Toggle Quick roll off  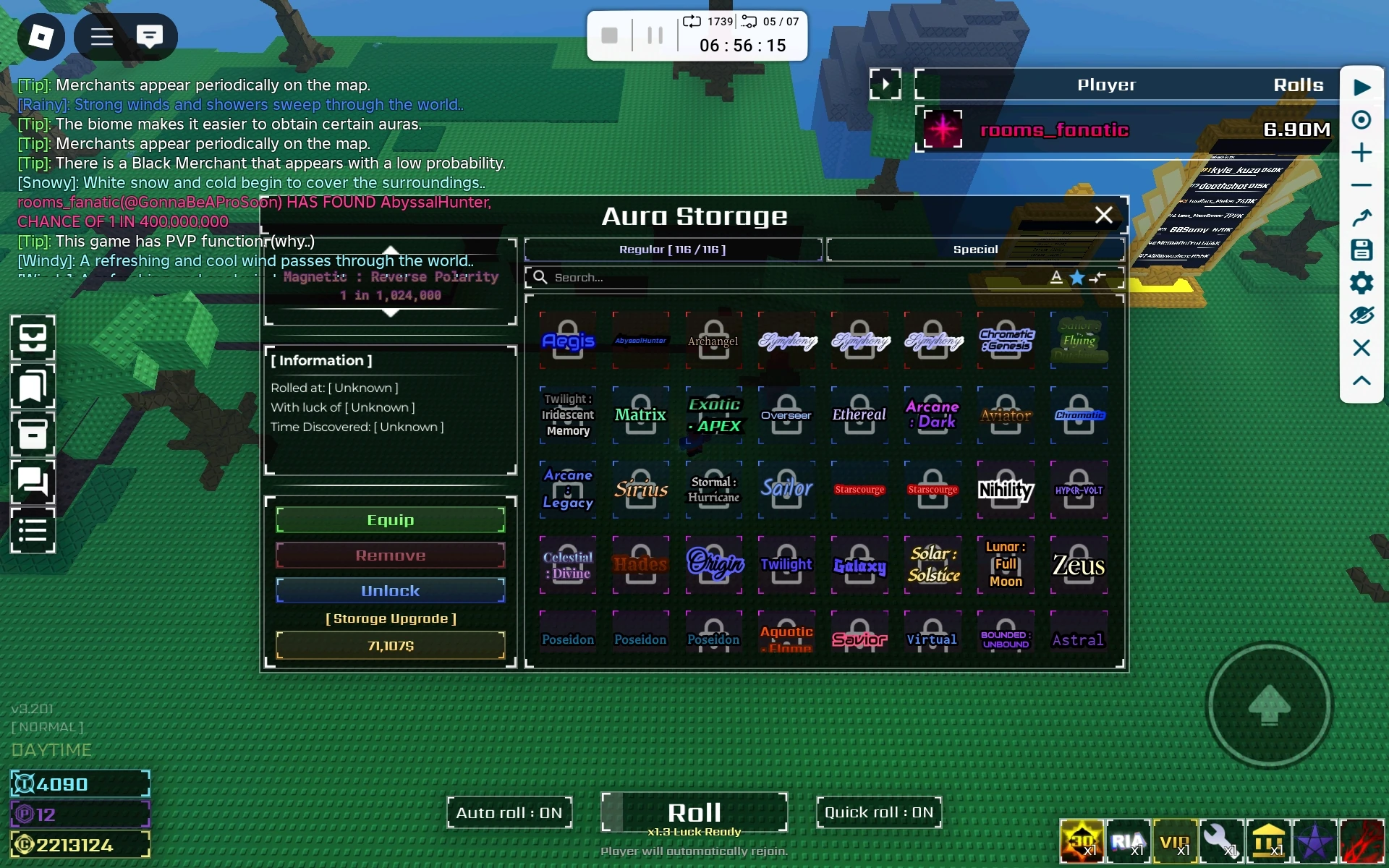[x=878, y=812]
